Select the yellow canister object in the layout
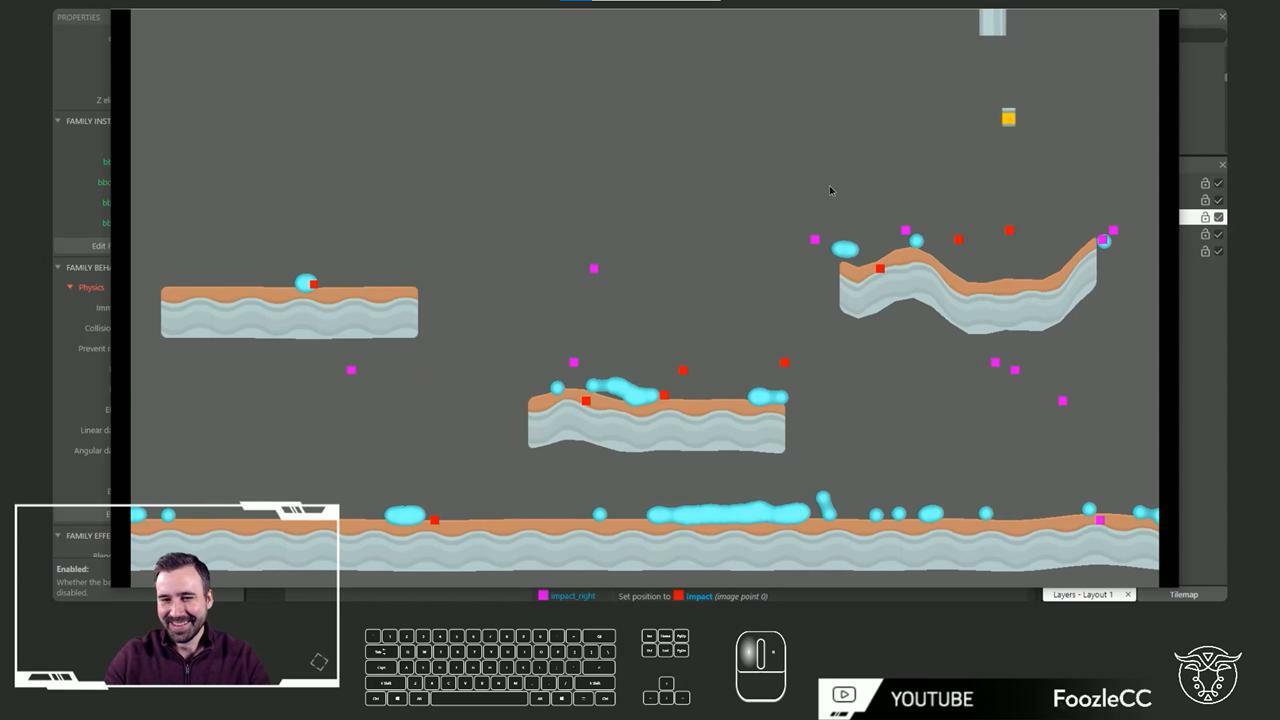The width and height of the screenshot is (1280, 720). coord(1008,117)
